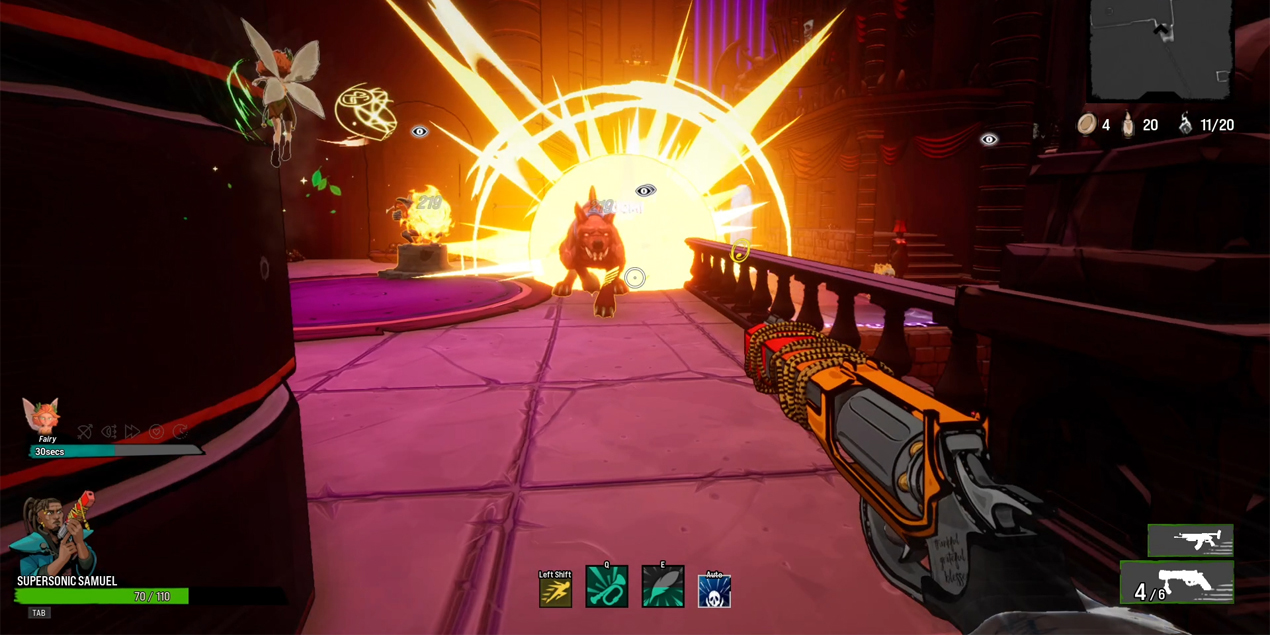Use the teal trumpet ability
The width and height of the screenshot is (1270, 635).
607,587
